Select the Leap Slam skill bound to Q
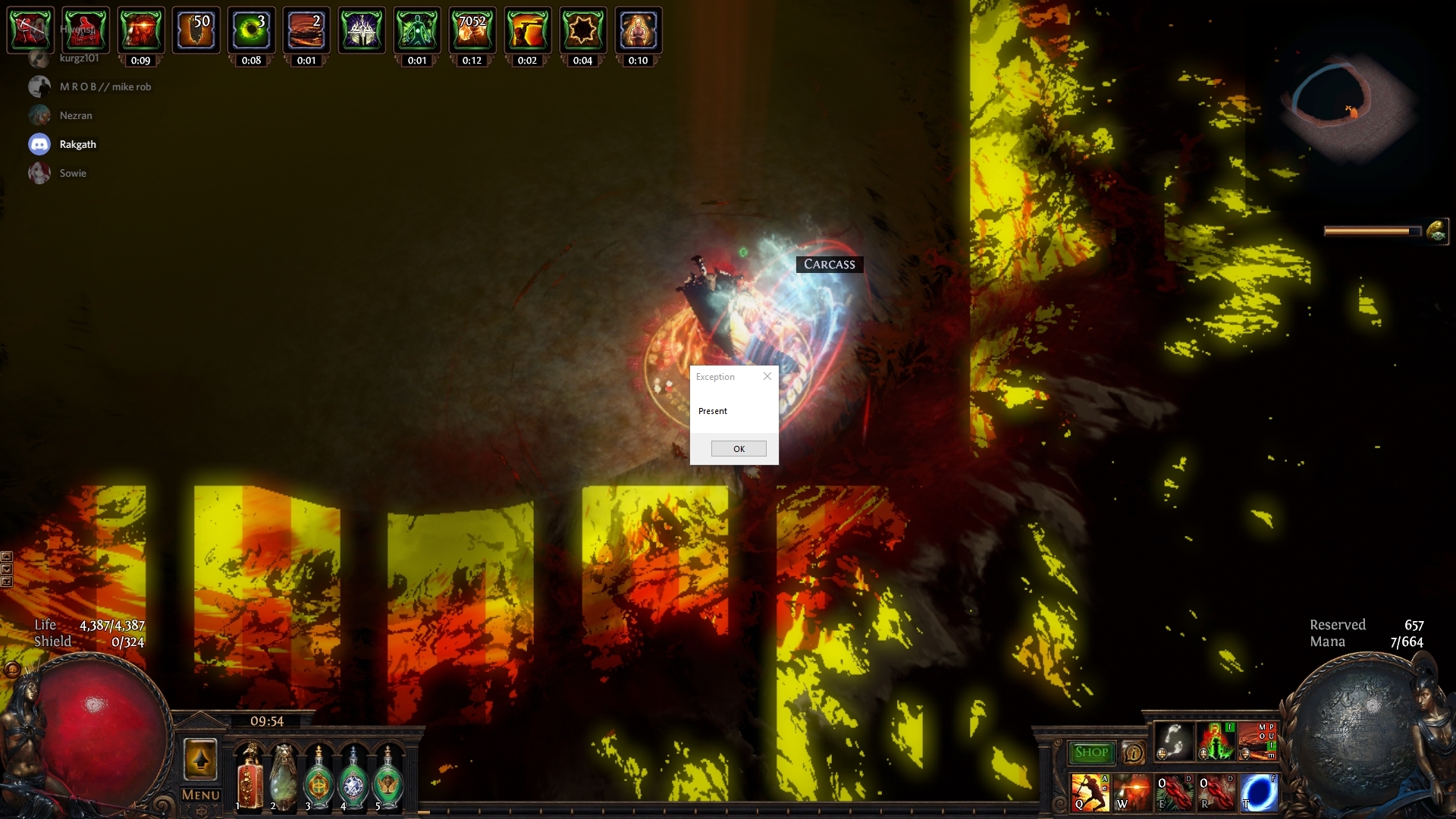The width and height of the screenshot is (1456, 819). (x=1089, y=792)
